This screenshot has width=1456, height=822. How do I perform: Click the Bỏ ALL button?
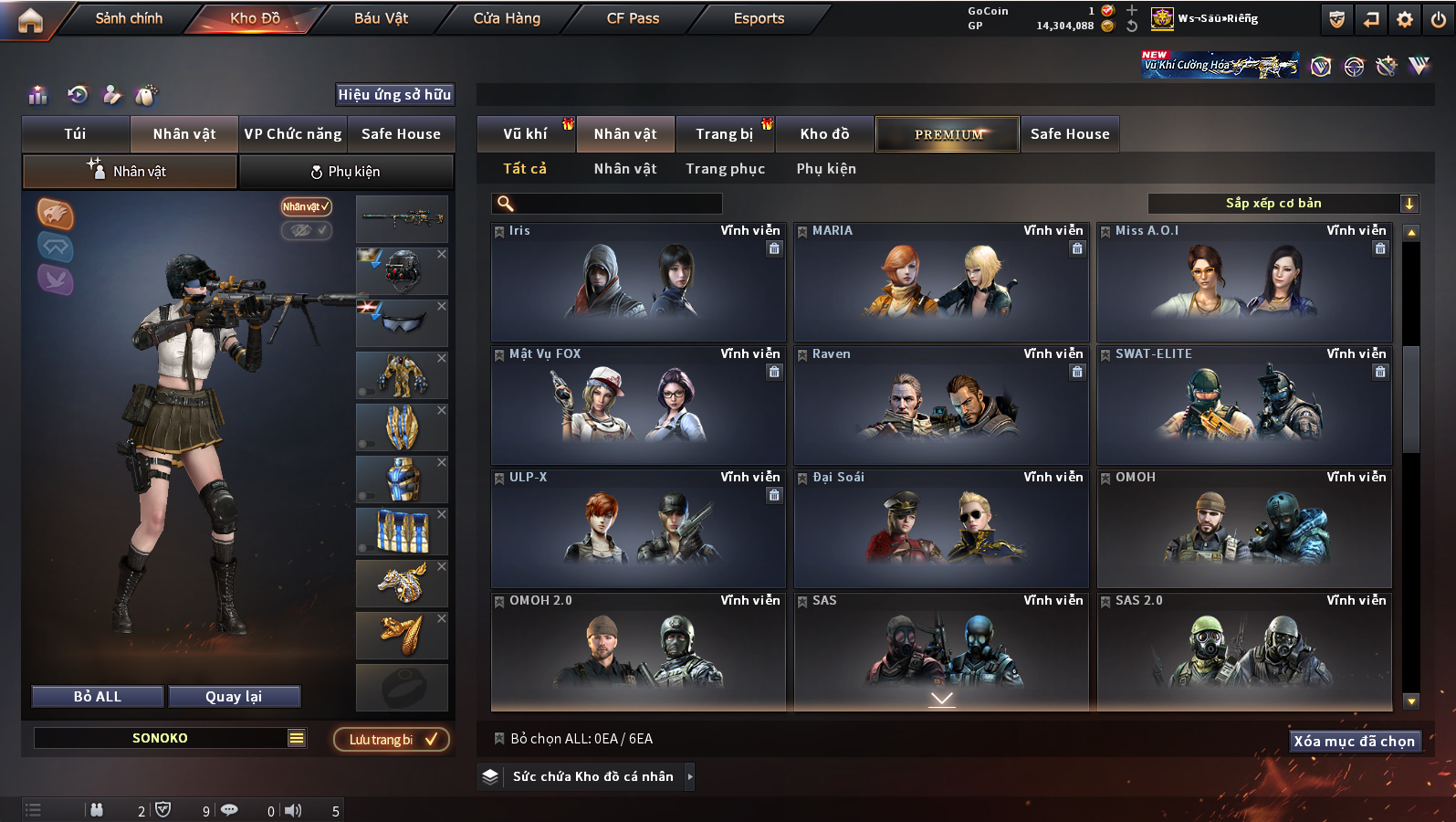click(98, 697)
